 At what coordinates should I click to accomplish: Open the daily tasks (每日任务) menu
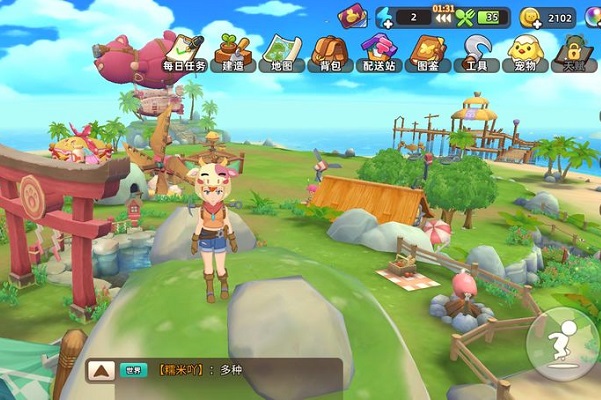pos(183,52)
